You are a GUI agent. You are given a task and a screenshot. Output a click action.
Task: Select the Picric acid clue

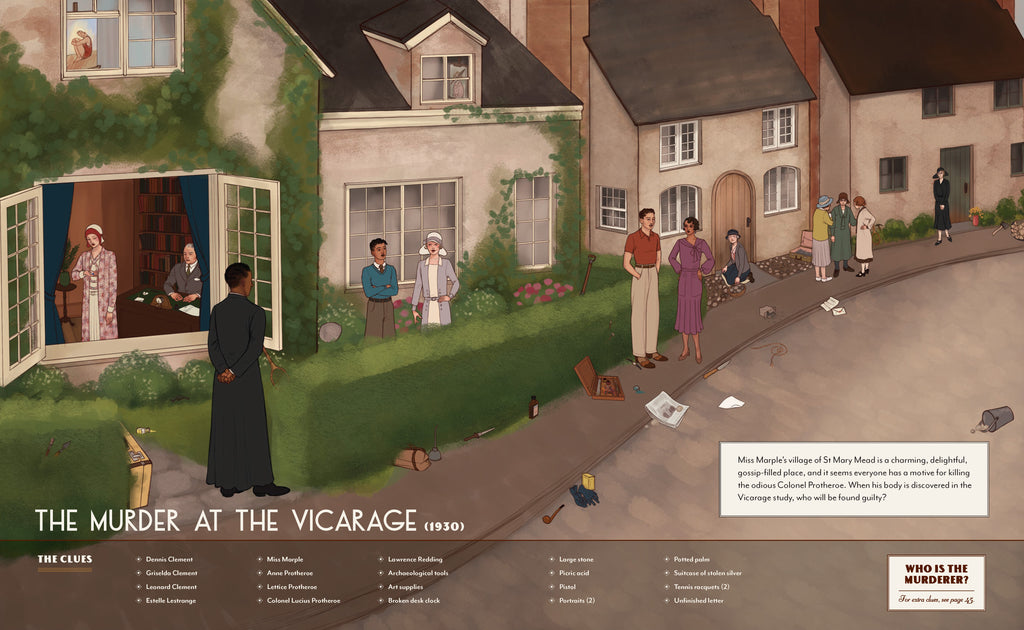573,573
